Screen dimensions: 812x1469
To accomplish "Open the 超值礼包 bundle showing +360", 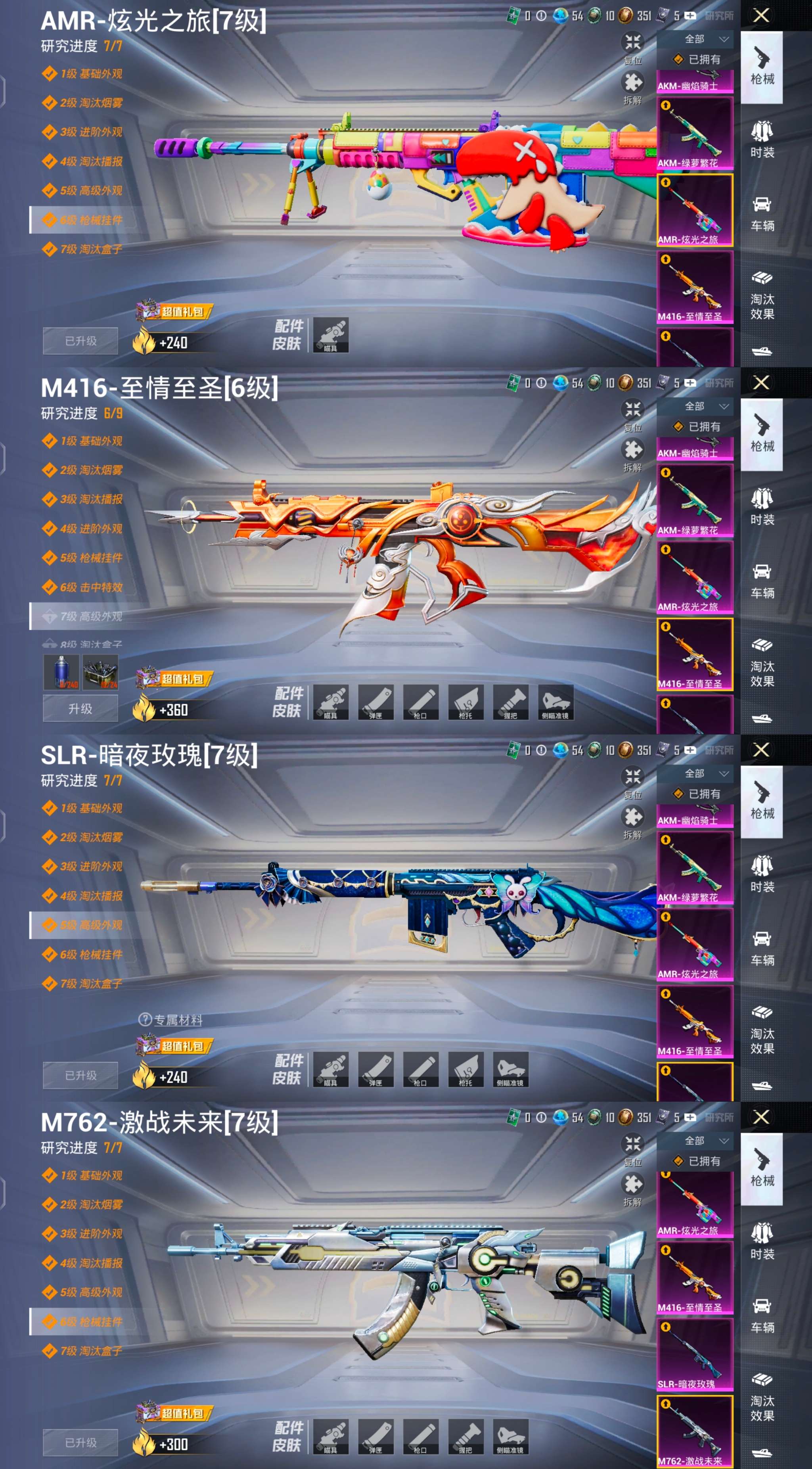I will point(174,679).
